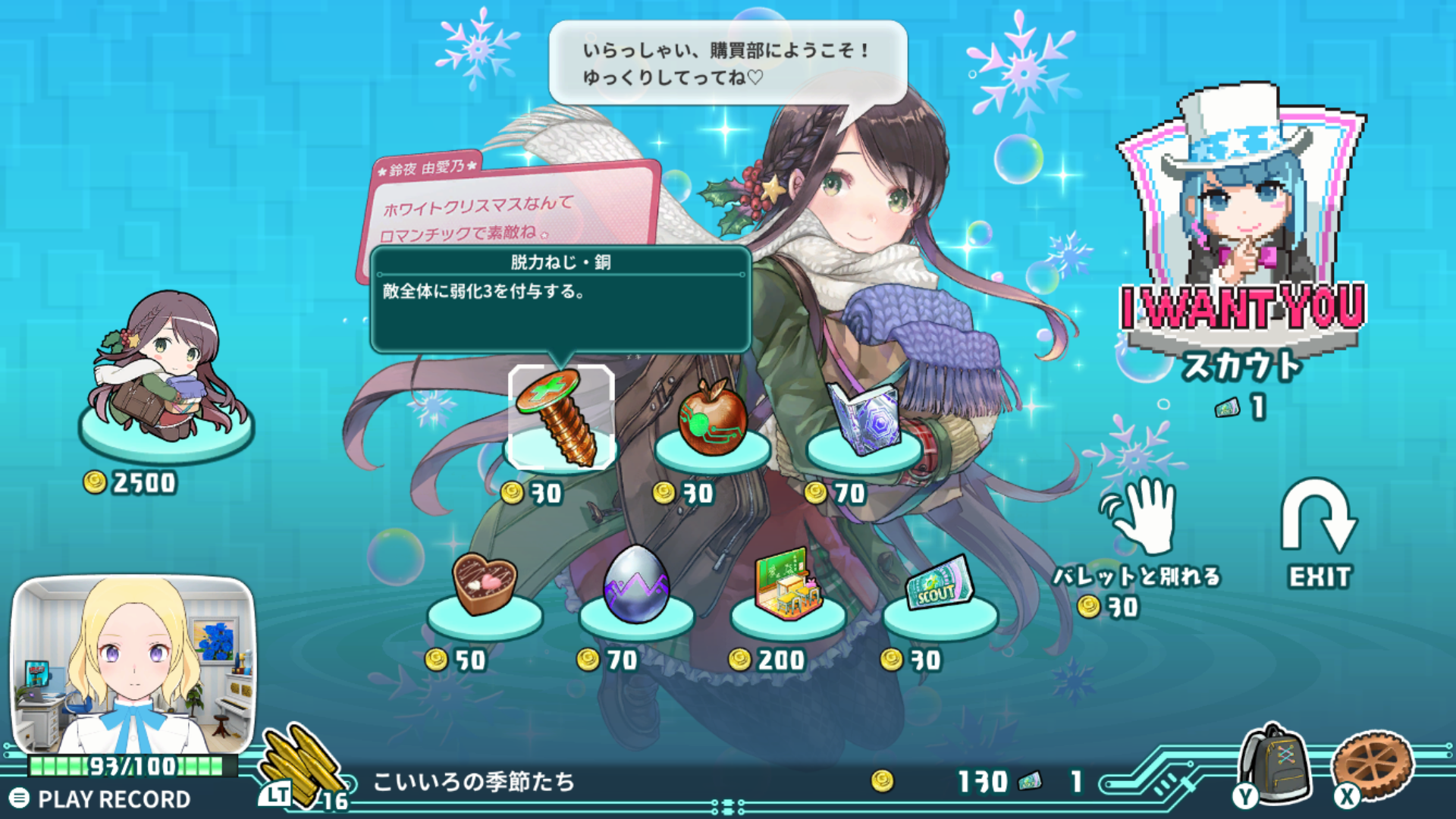Choose the classroom diorama for 200 coins
This screenshot has height=819, width=1456.
(788, 585)
